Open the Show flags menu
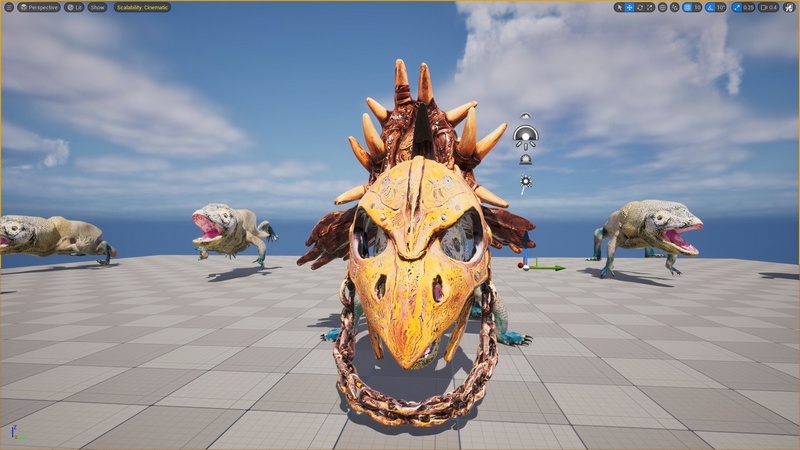Image resolution: width=800 pixels, height=450 pixels. [x=97, y=7]
